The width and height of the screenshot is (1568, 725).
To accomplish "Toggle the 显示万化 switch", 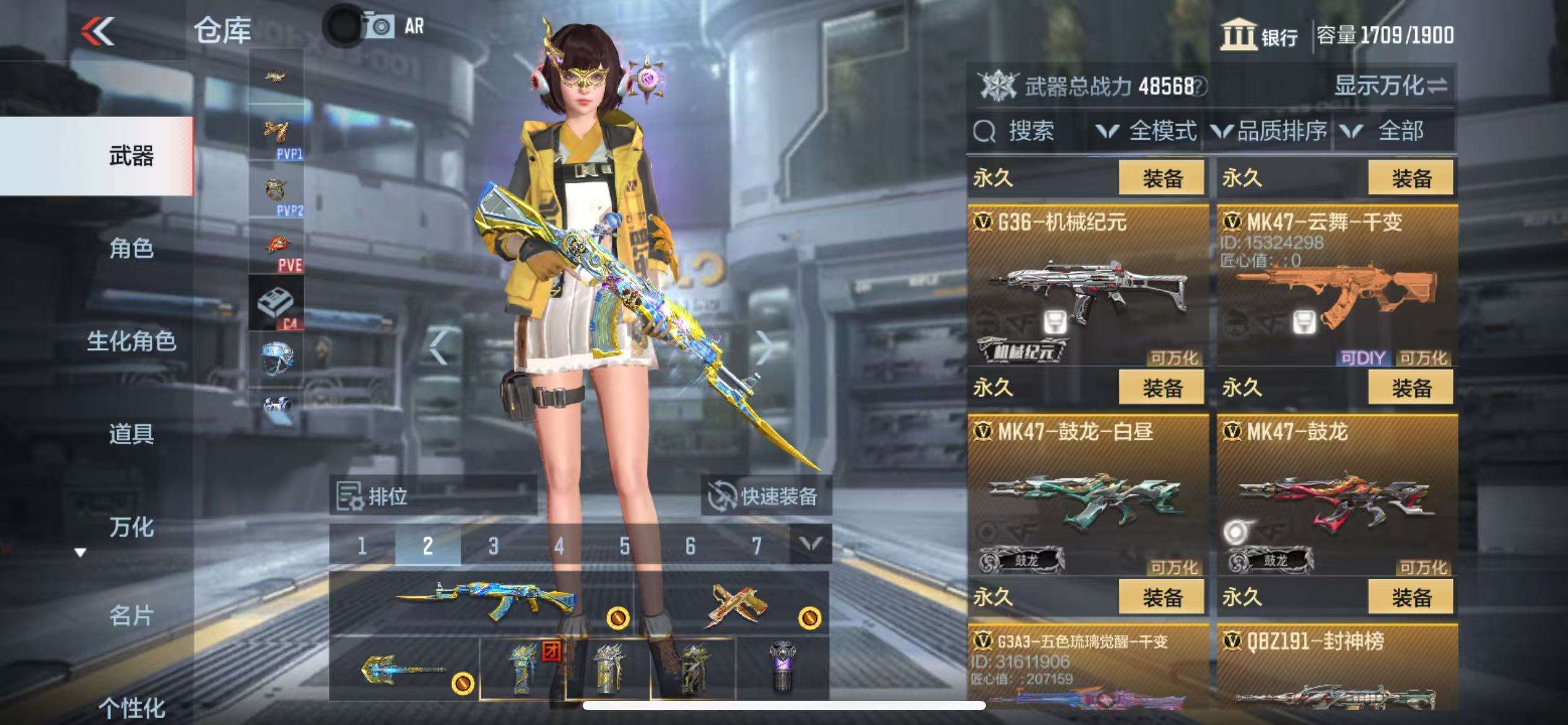I will point(1391,86).
